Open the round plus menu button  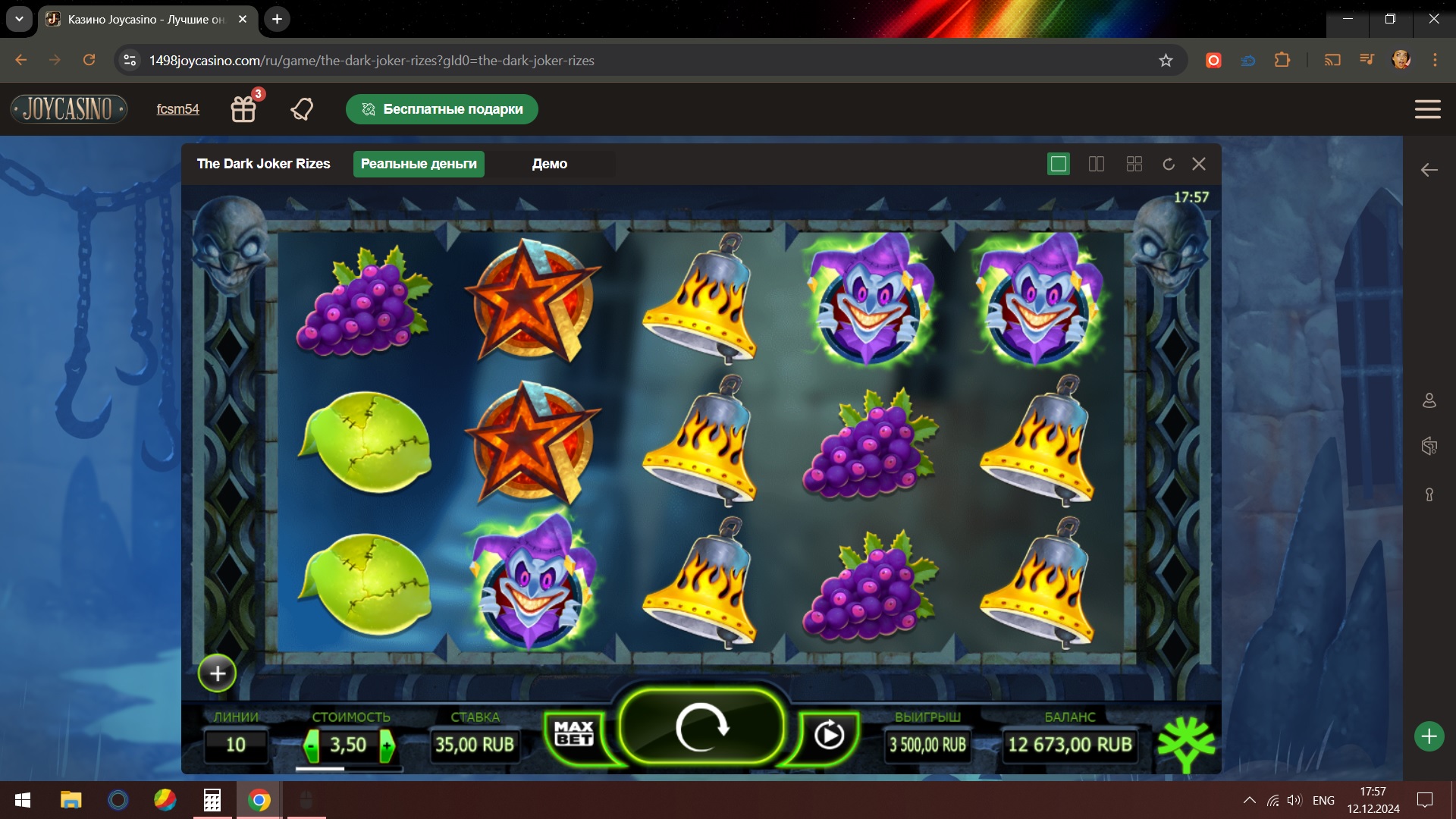pyautogui.click(x=218, y=673)
